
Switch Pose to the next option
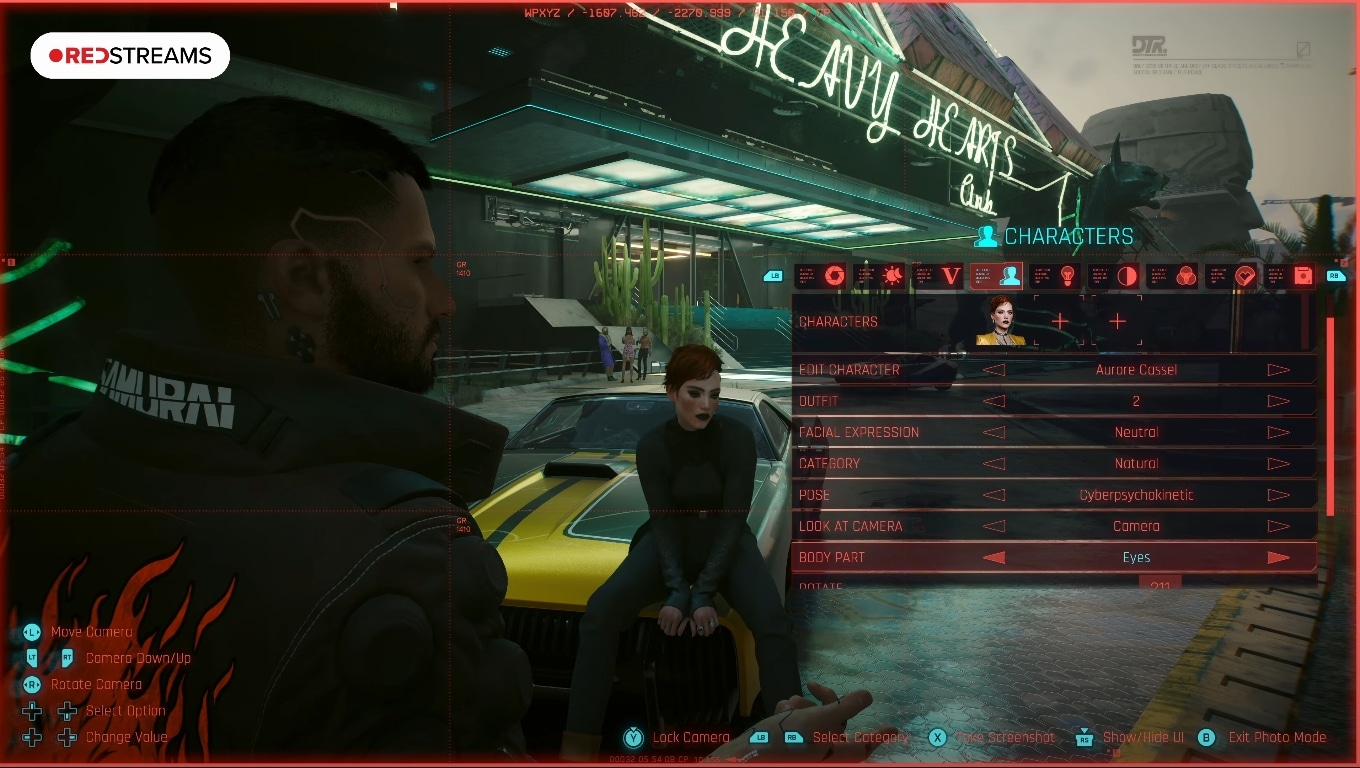(x=1278, y=495)
